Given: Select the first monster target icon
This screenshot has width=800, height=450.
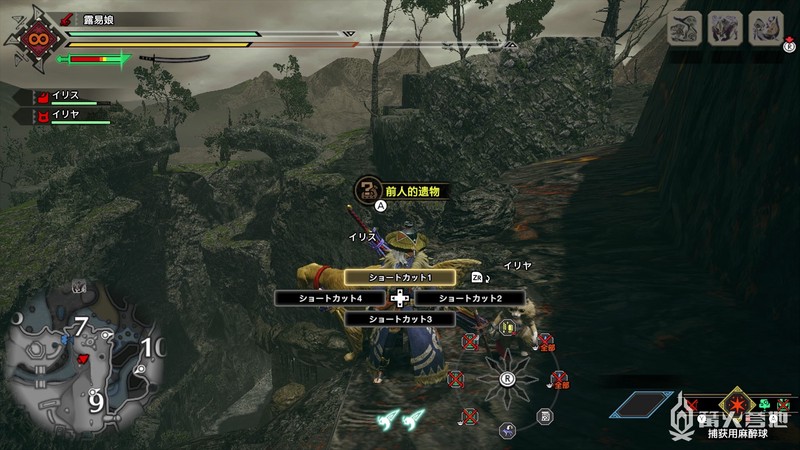Looking at the screenshot, I should pyautogui.click(x=687, y=27).
